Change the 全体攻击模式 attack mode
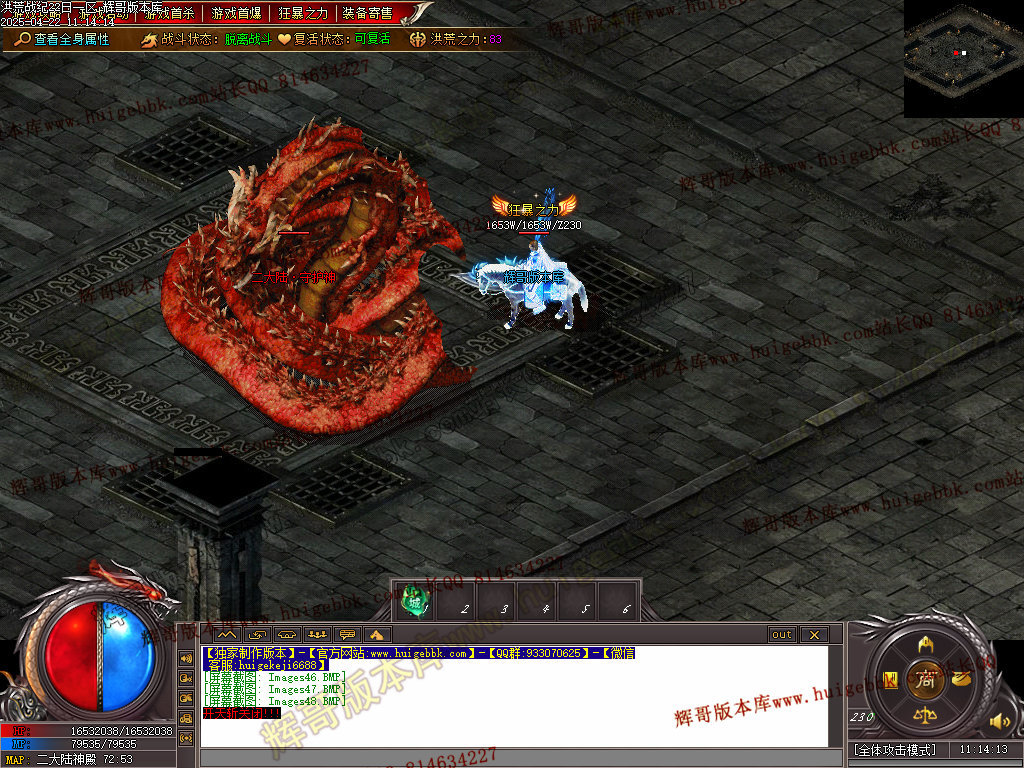The image size is (1024, 768). [895, 750]
